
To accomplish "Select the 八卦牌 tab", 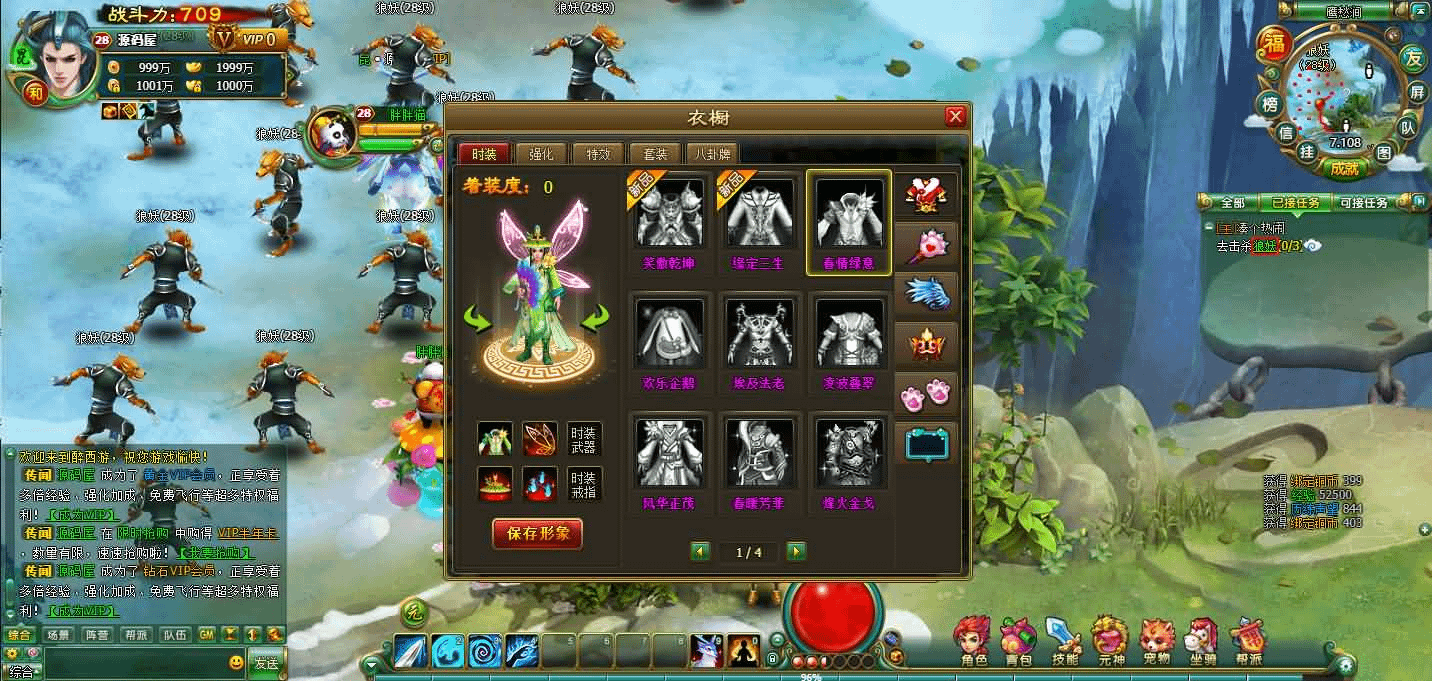I will click(713, 154).
